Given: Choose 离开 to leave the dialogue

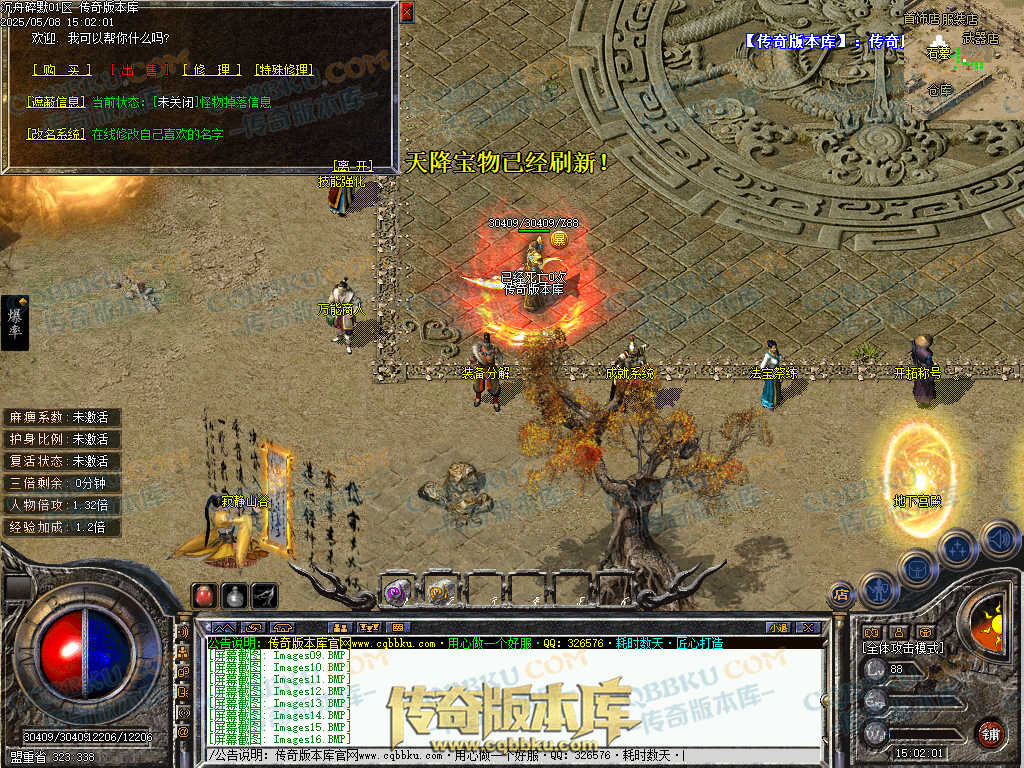Looking at the screenshot, I should (351, 165).
